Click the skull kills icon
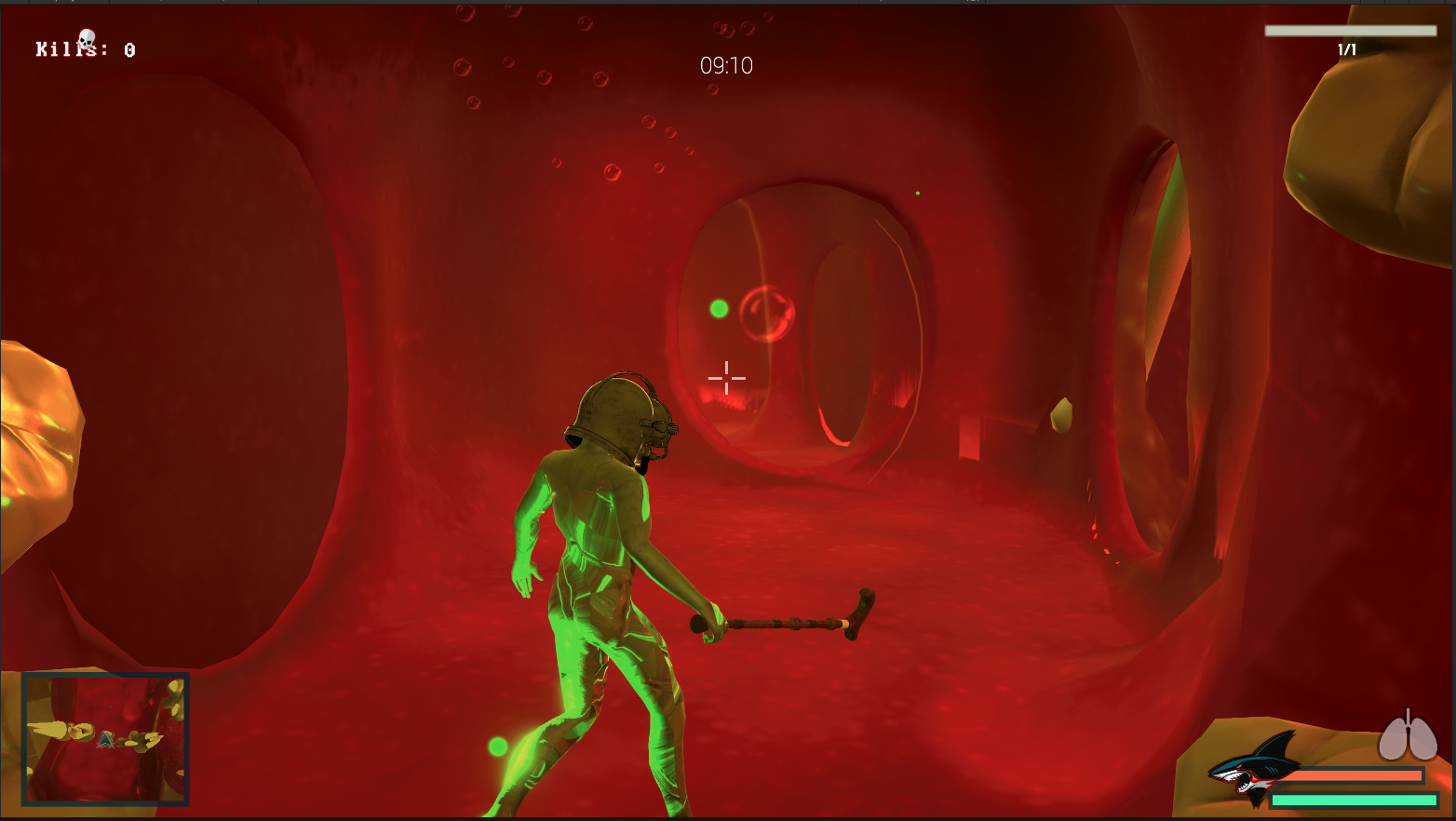The image size is (1456, 821). coord(87,39)
